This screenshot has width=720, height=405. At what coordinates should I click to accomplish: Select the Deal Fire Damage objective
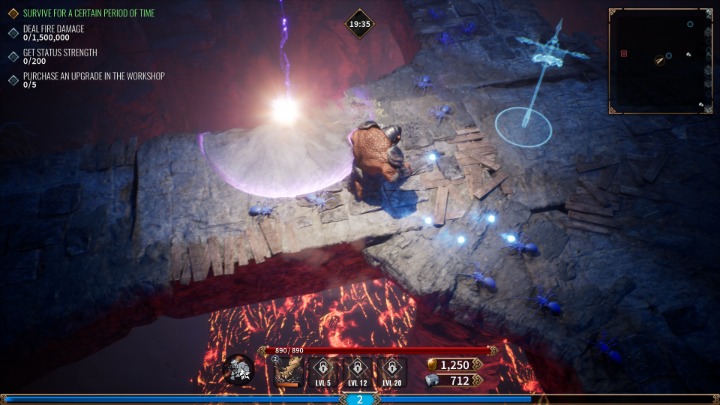tap(53, 30)
